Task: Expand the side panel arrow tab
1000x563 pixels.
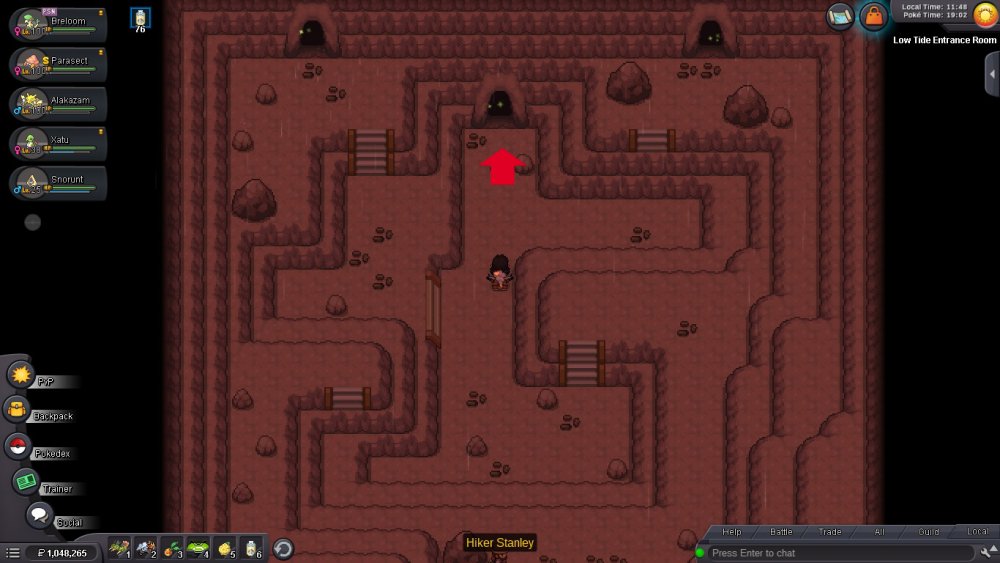Action: [991, 75]
